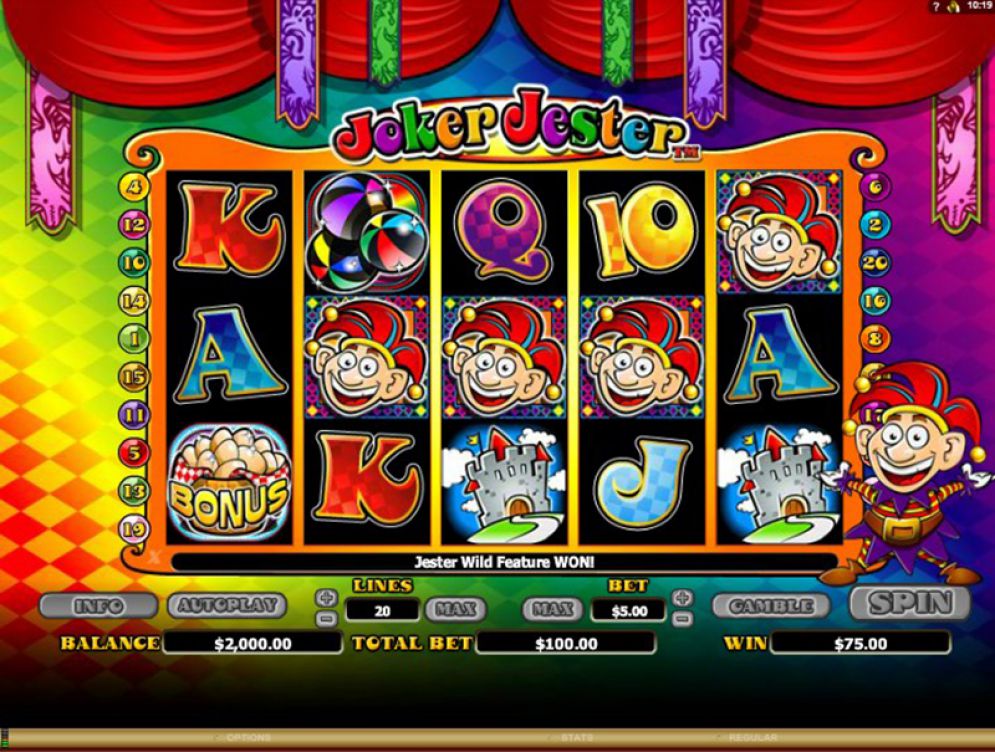The height and width of the screenshot is (752, 995).
Task: Lower the bet amount with minus
Action: (682, 618)
